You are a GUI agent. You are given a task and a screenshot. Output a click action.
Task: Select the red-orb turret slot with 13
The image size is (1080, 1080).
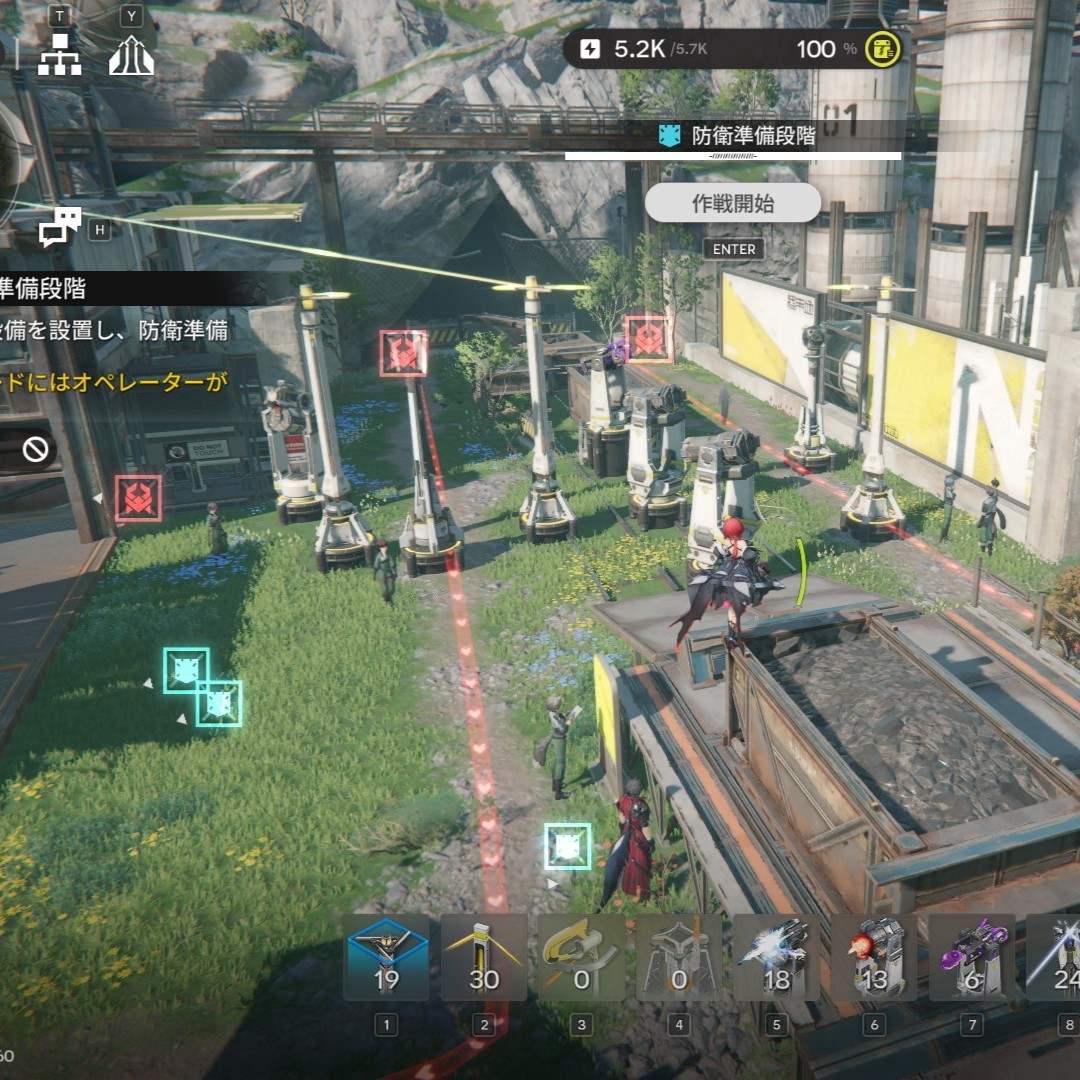coord(874,958)
